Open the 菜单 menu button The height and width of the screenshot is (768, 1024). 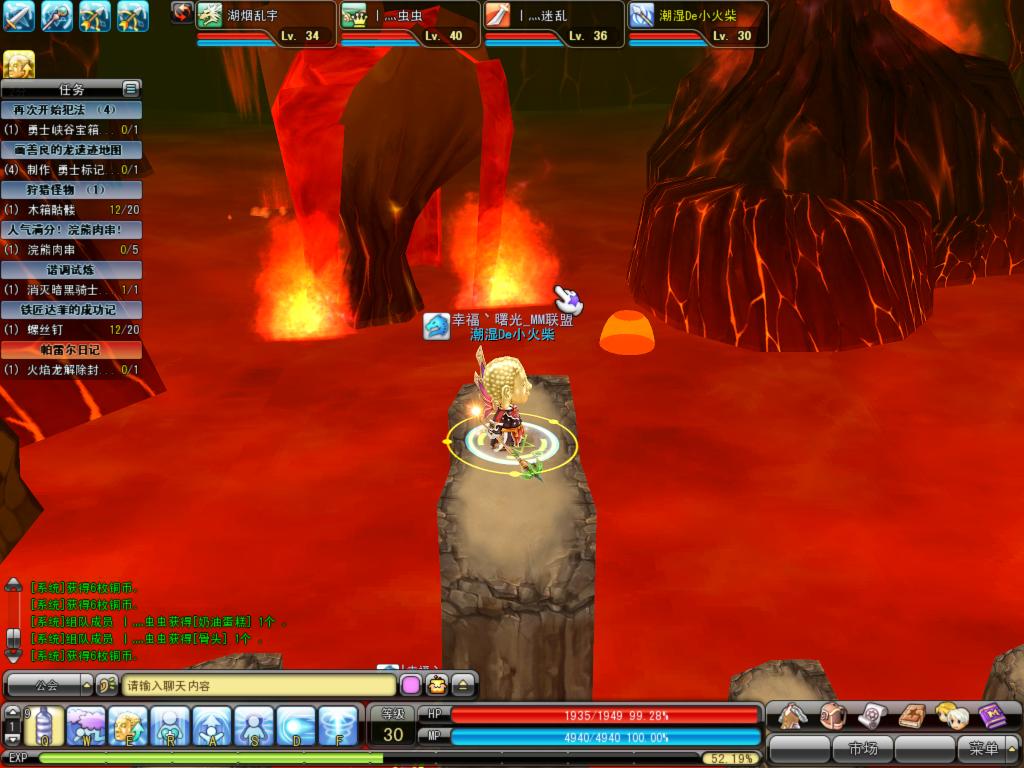pos(984,748)
